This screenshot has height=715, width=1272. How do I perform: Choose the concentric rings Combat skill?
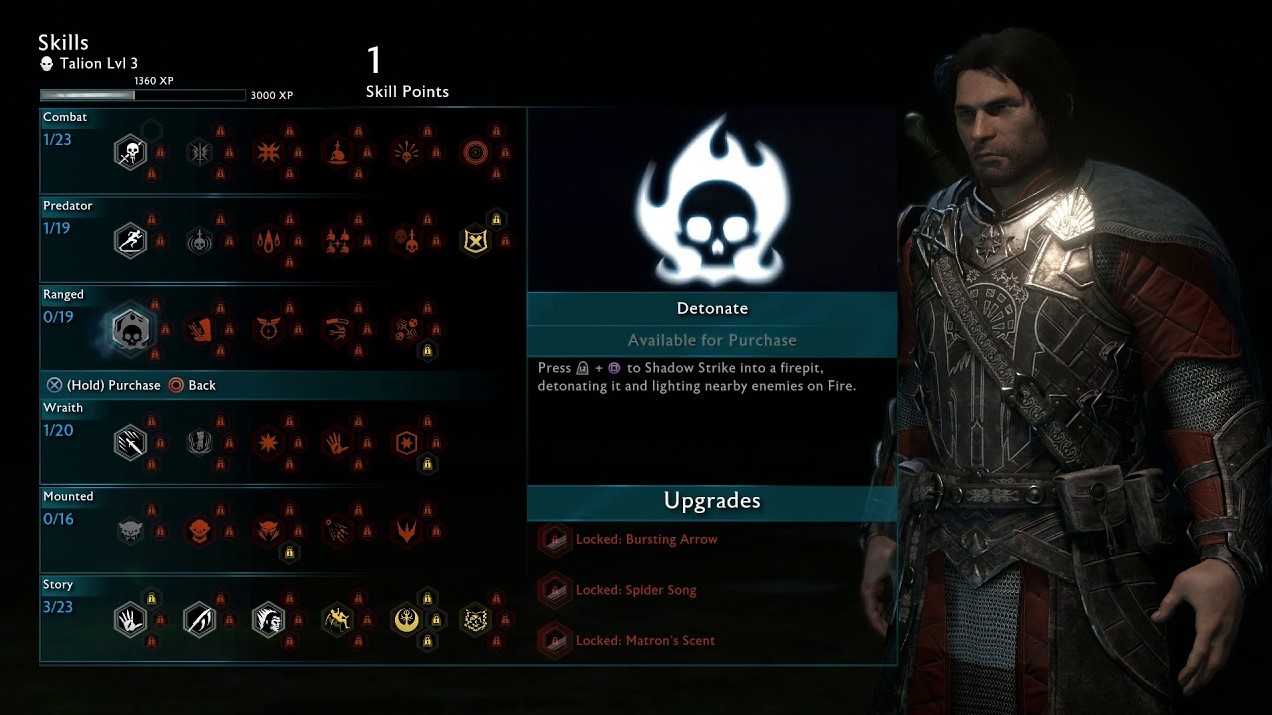click(475, 153)
